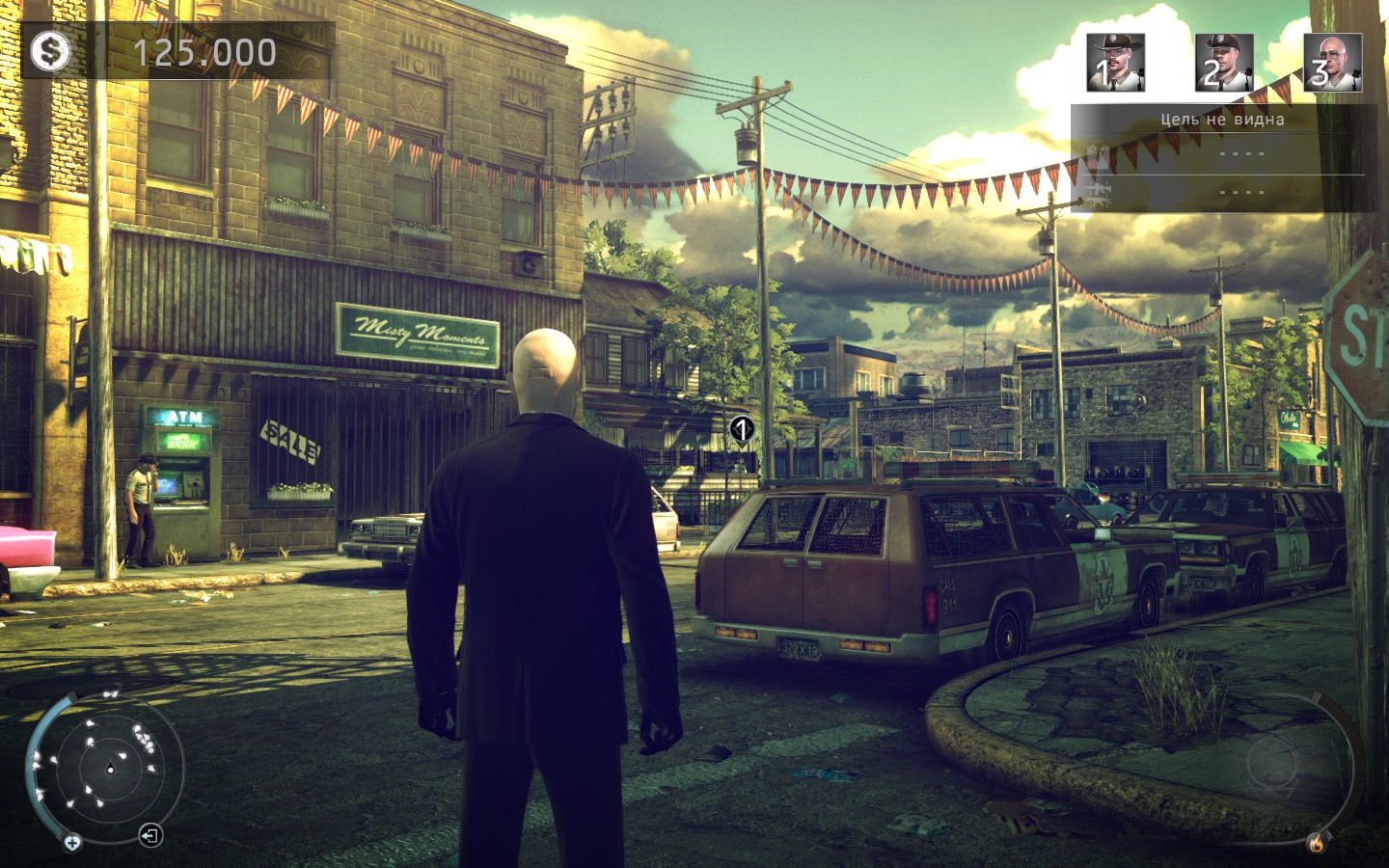Select the heart-plus health icon
The width and height of the screenshot is (1389, 868).
point(72,842)
